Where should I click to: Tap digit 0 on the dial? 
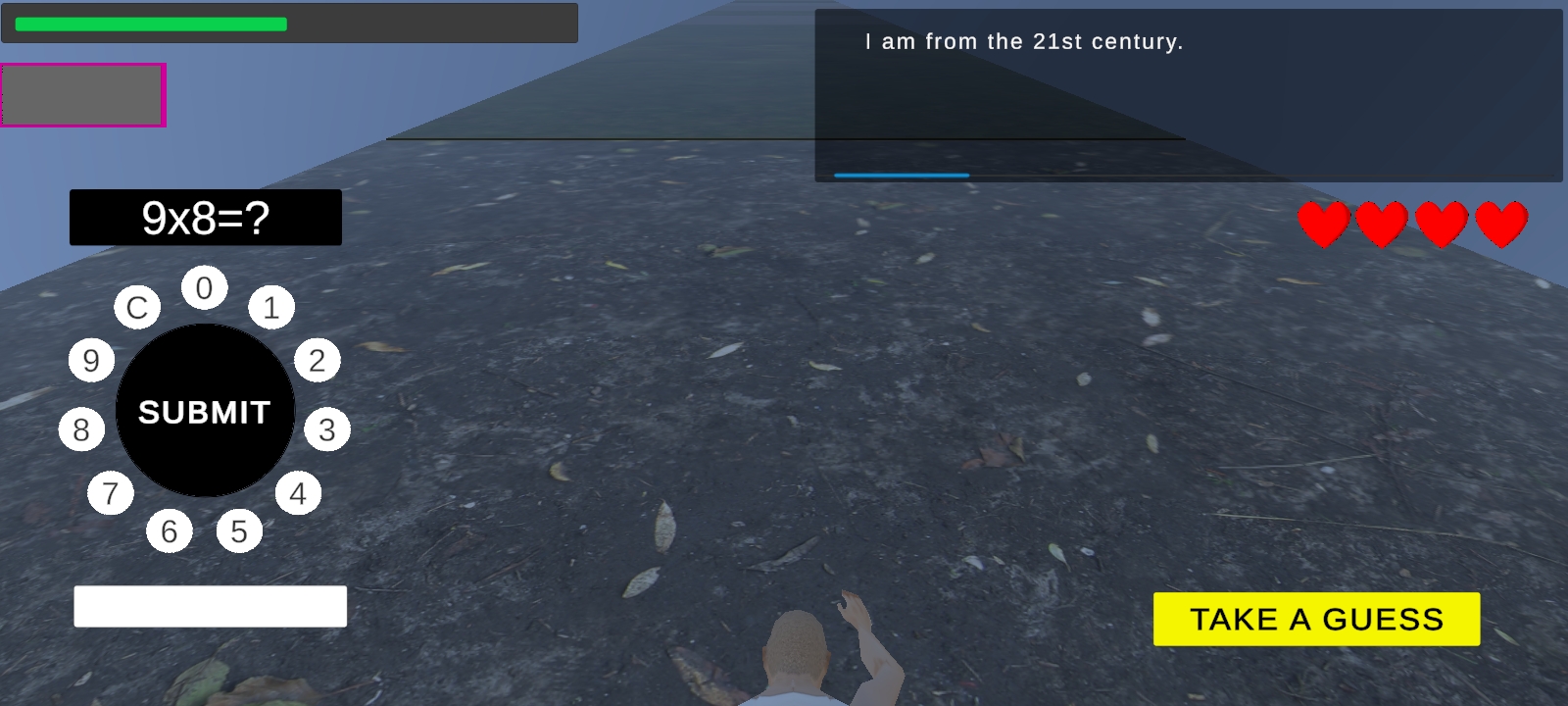pos(204,288)
